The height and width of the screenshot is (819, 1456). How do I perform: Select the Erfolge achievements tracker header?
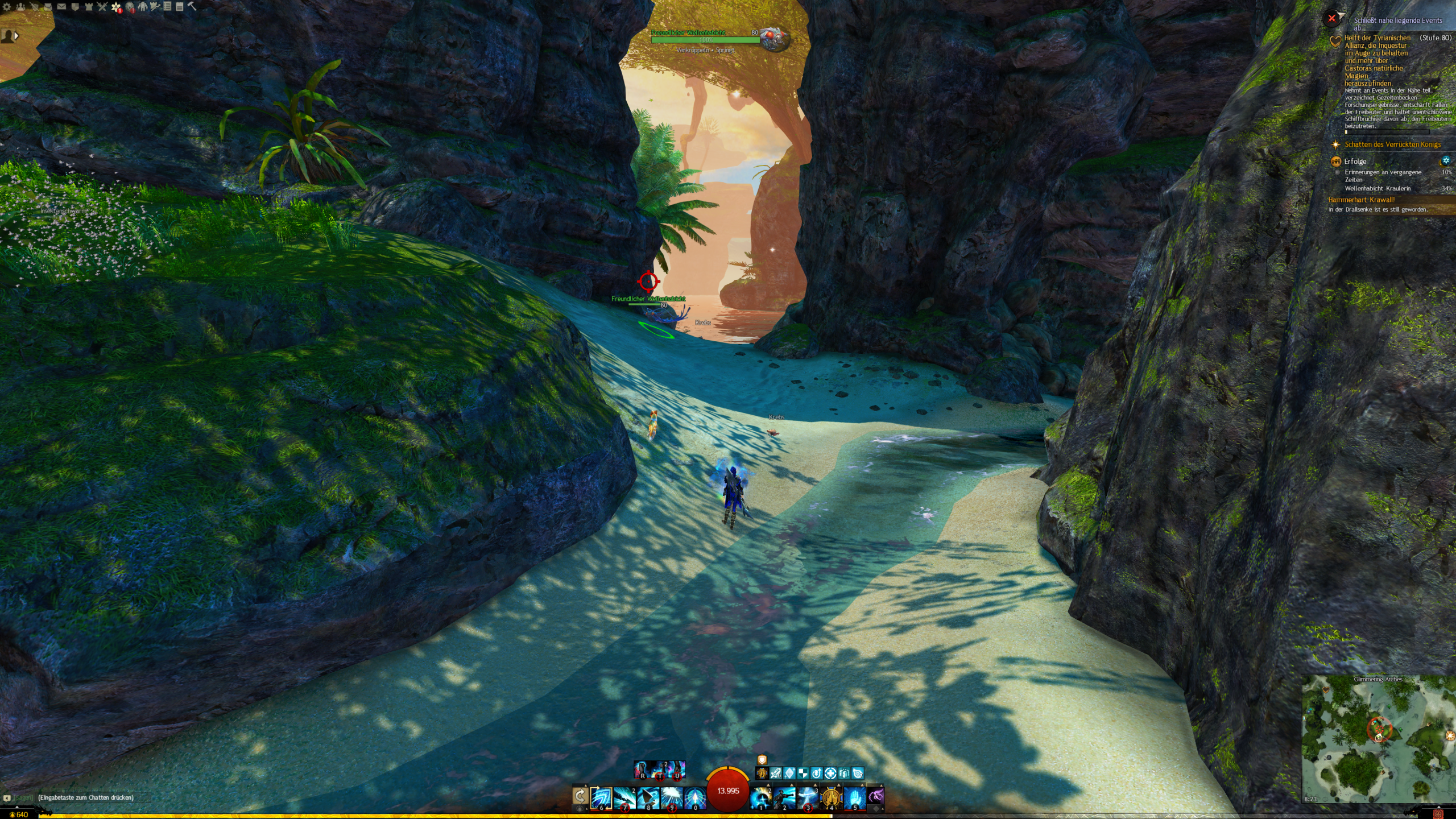tap(1355, 162)
